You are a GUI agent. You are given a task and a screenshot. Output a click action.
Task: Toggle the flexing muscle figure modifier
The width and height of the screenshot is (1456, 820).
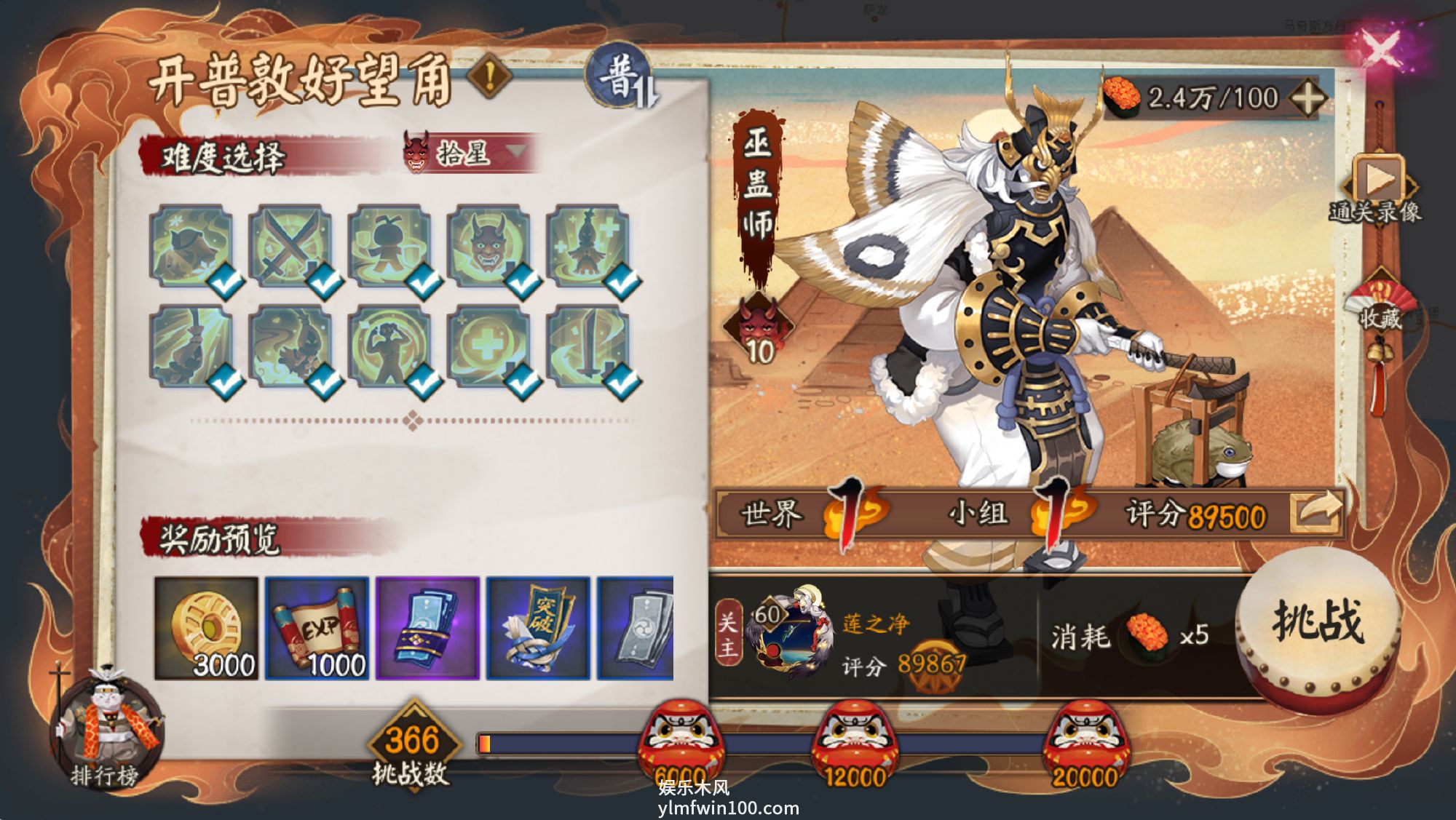389,347
